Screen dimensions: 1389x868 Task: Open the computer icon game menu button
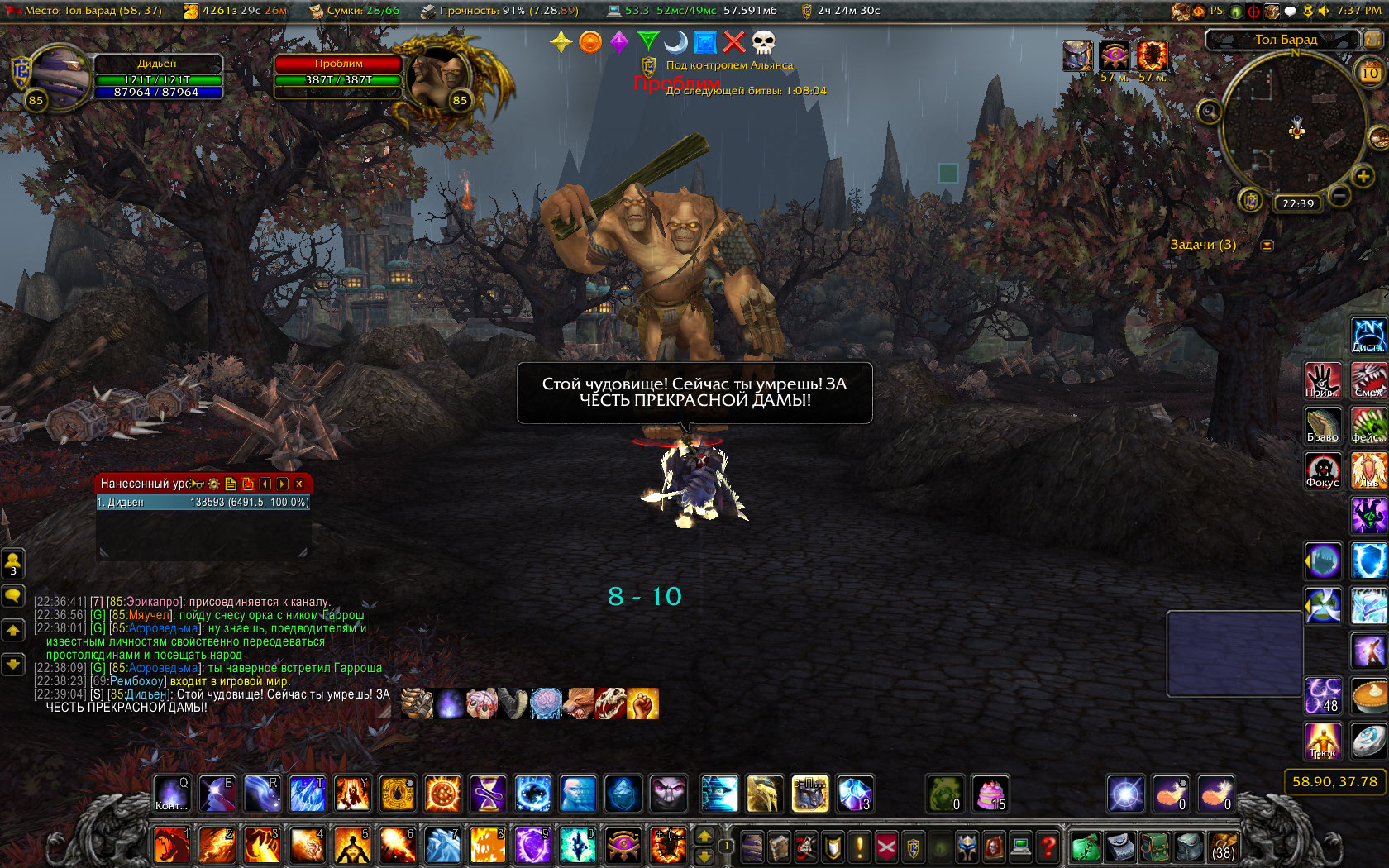(1021, 847)
